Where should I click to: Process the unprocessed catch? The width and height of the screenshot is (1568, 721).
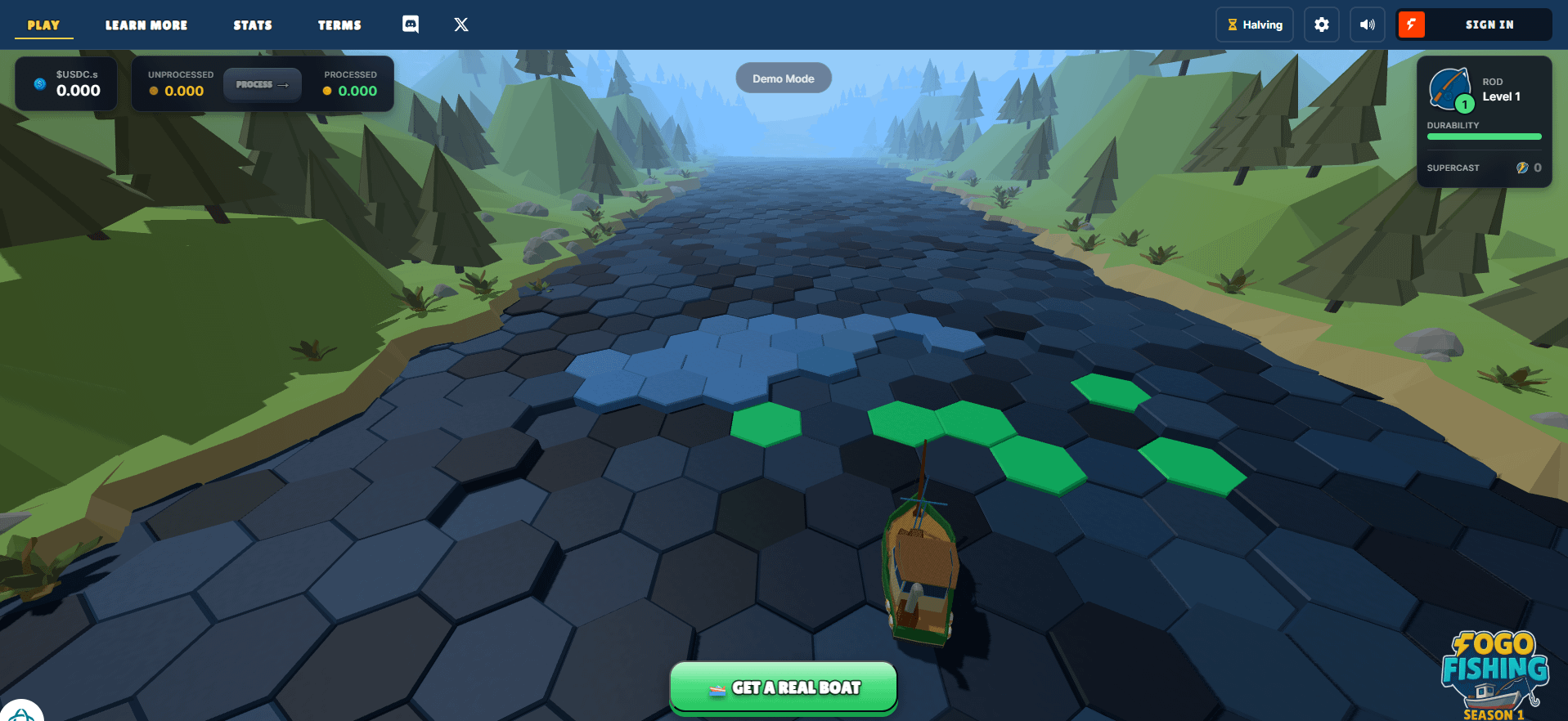262,84
